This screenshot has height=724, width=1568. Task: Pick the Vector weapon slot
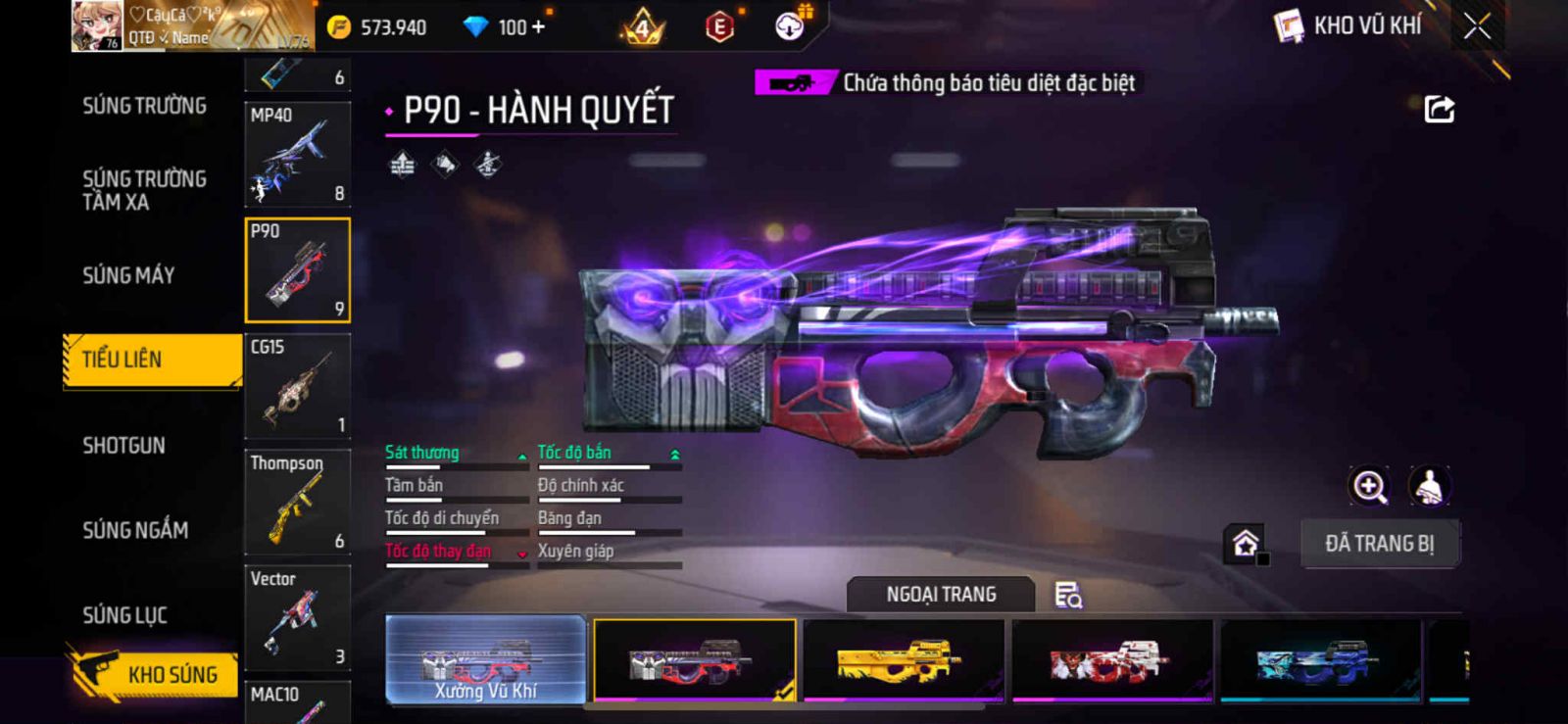point(297,617)
